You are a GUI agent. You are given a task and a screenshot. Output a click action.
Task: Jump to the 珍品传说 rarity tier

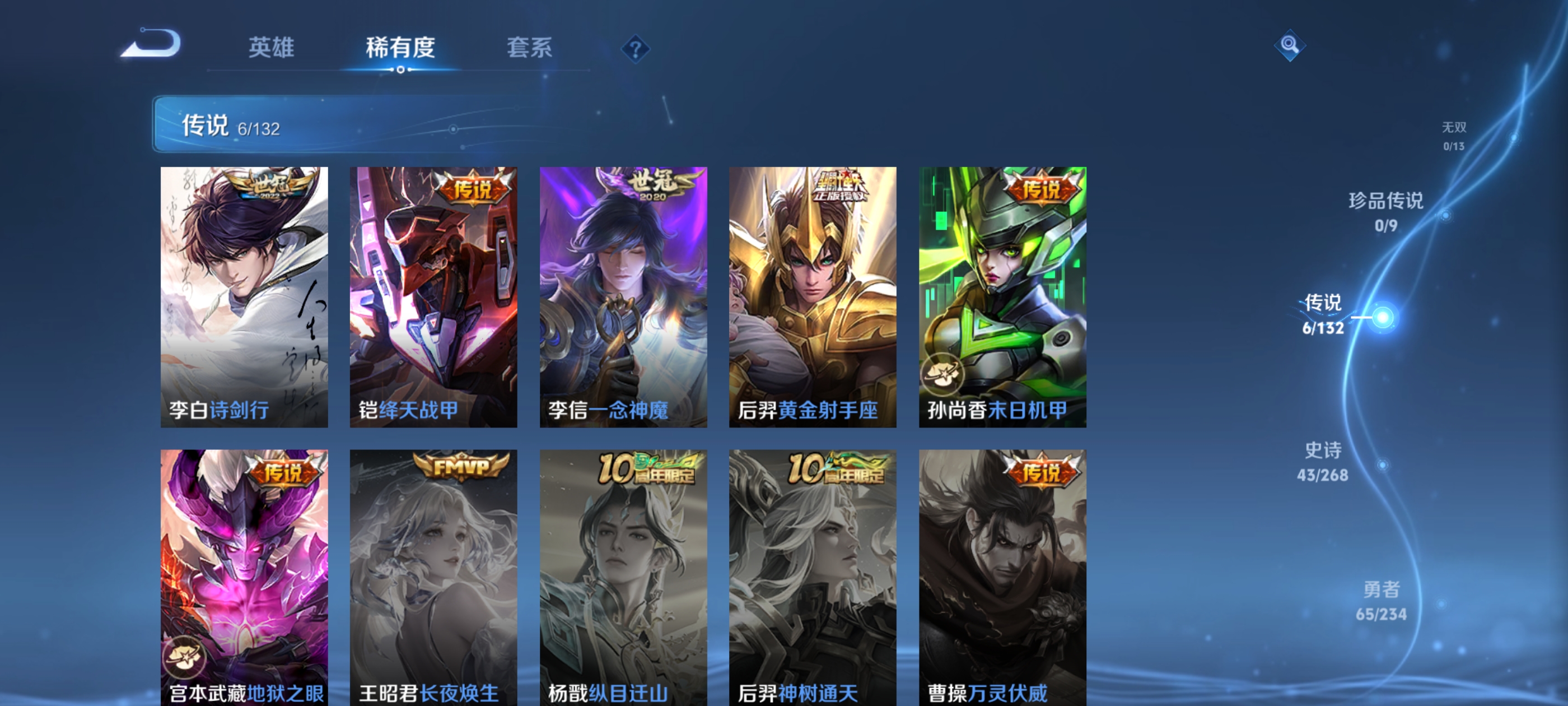click(x=1386, y=211)
